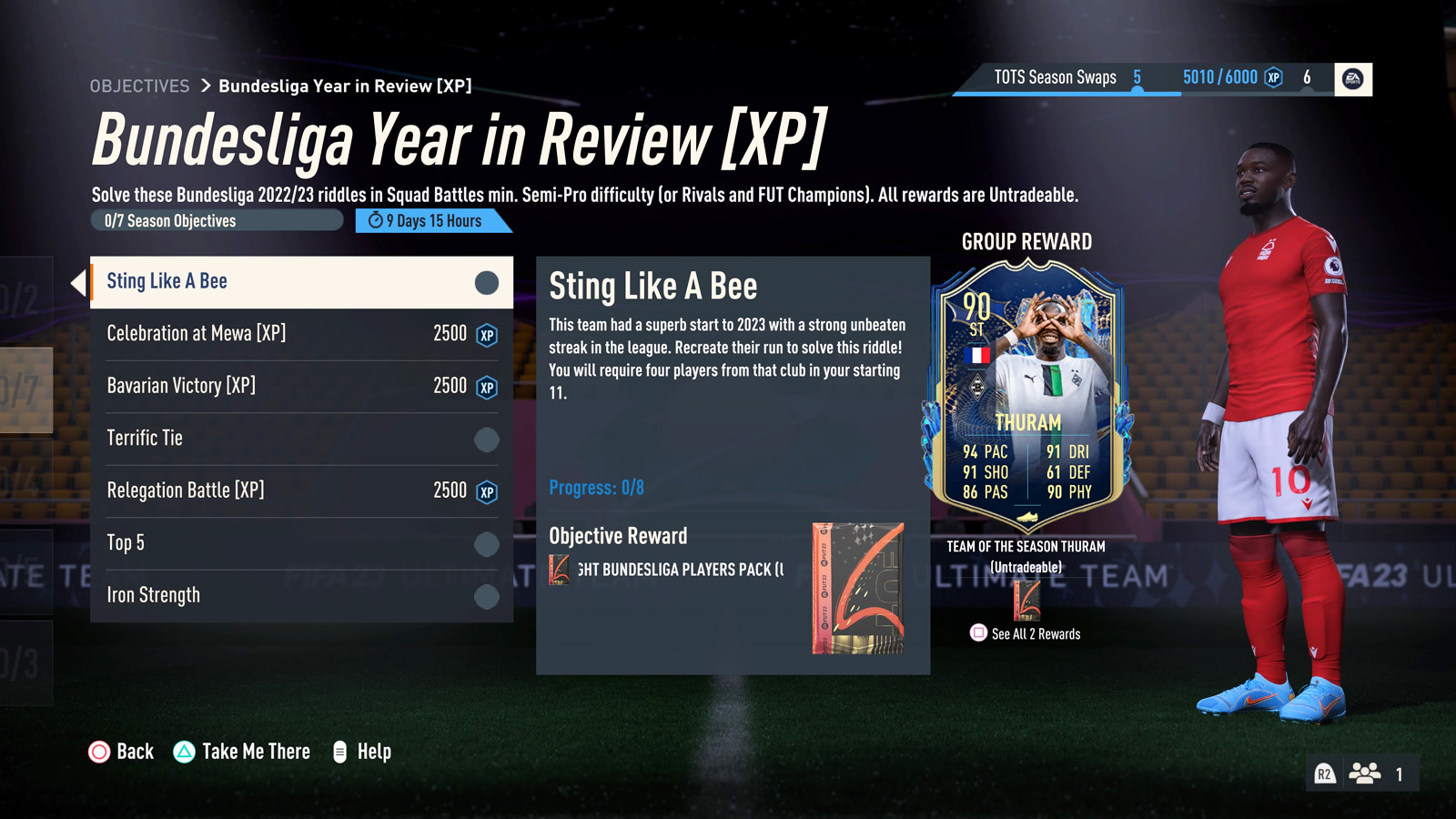1456x819 pixels.
Task: Click Take Me There
Action: [256, 752]
